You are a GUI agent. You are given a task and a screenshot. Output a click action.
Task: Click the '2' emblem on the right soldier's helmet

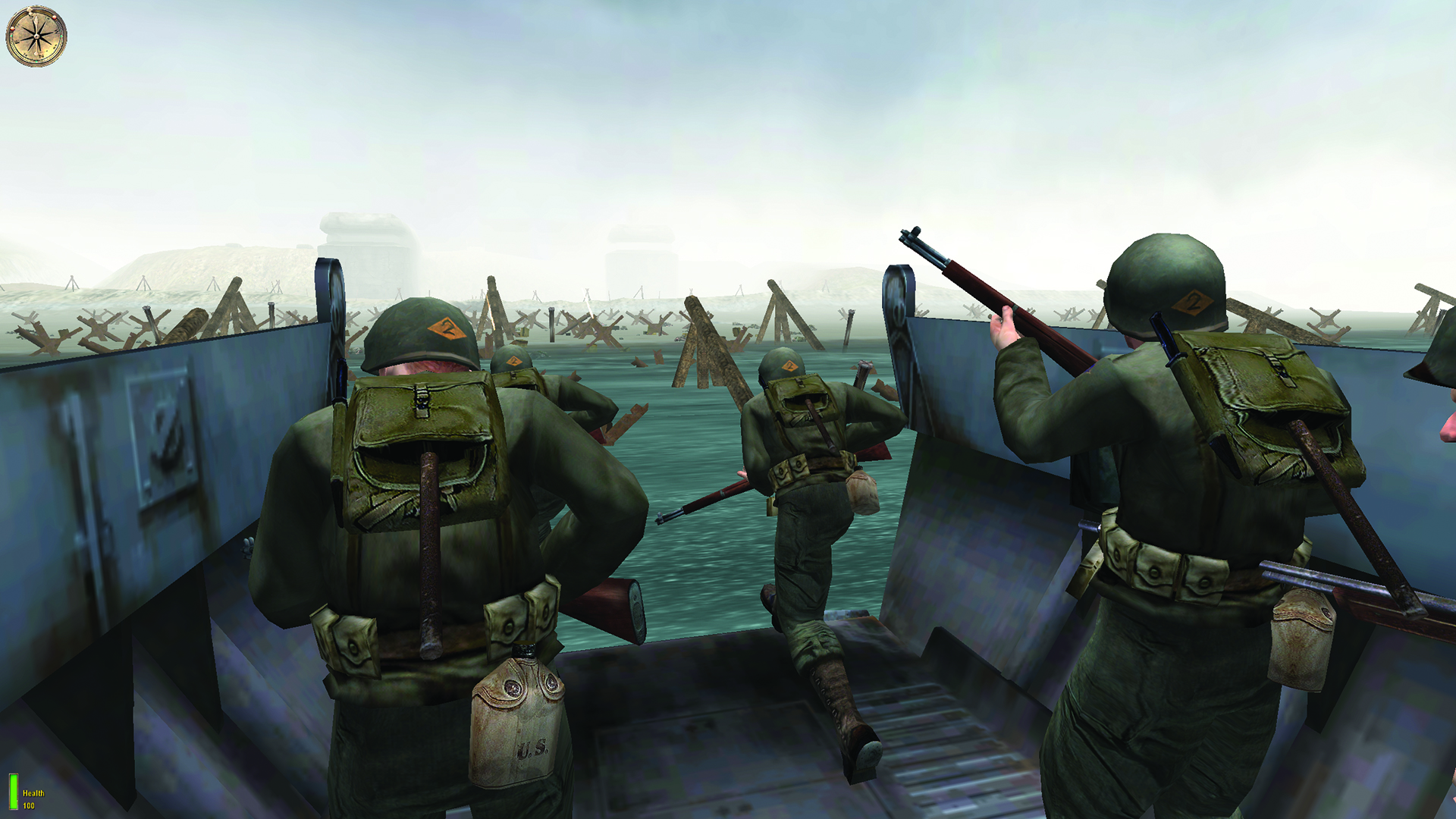click(1192, 302)
